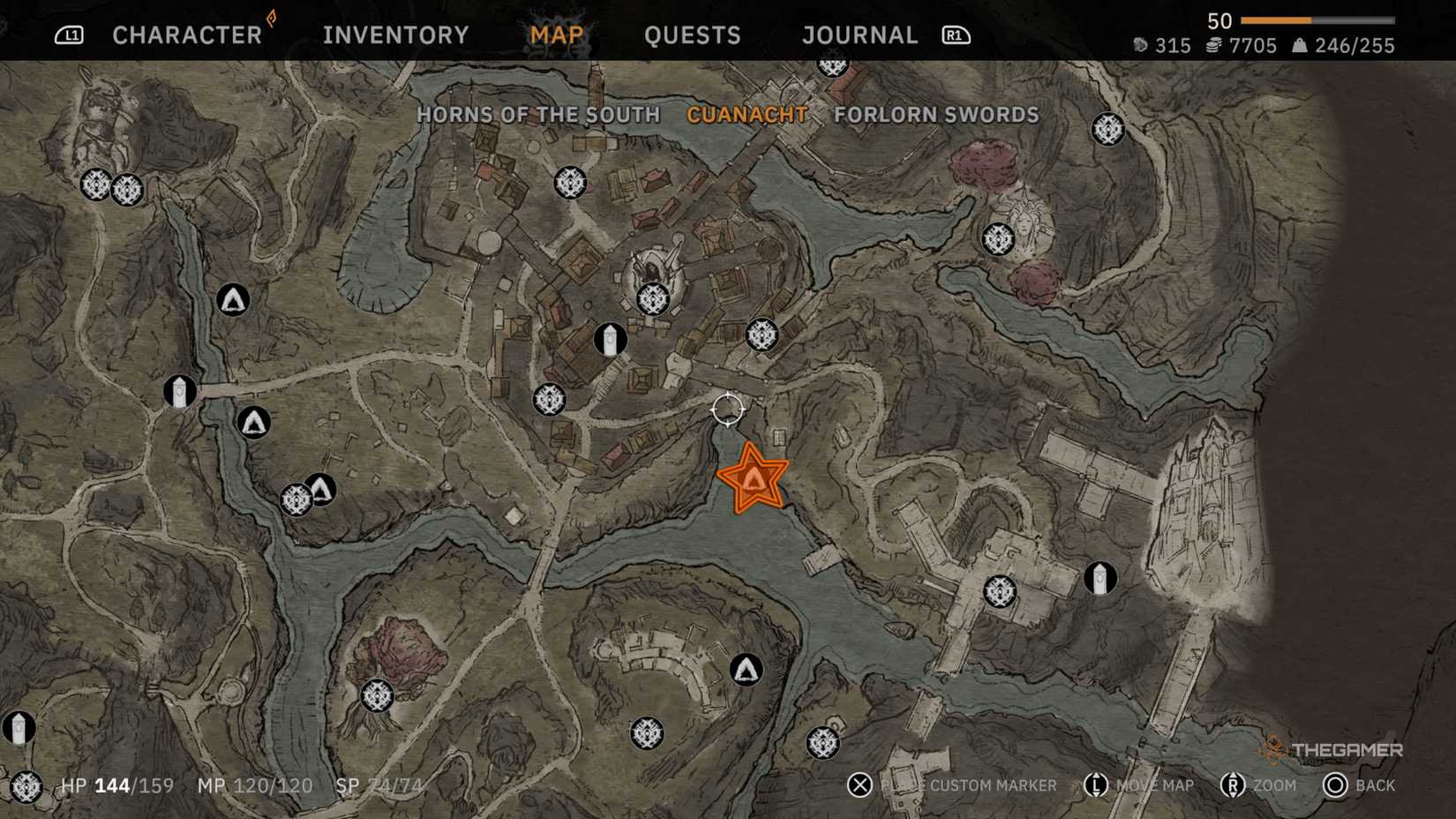Open the QUESTS menu
This screenshot has height=819, width=1456.
(x=693, y=35)
